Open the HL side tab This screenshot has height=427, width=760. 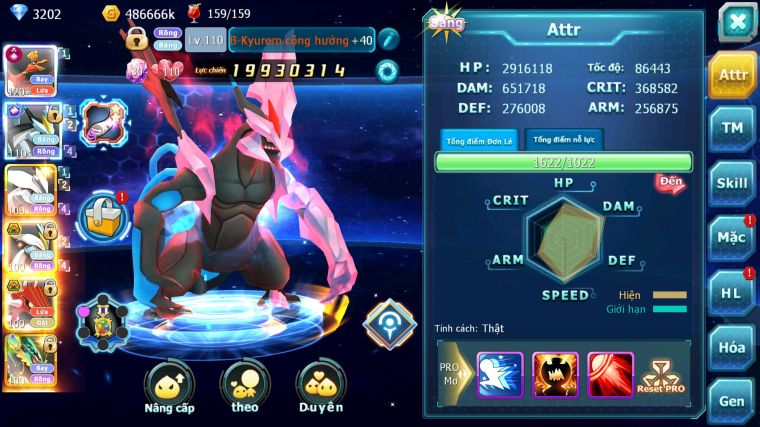click(x=732, y=293)
